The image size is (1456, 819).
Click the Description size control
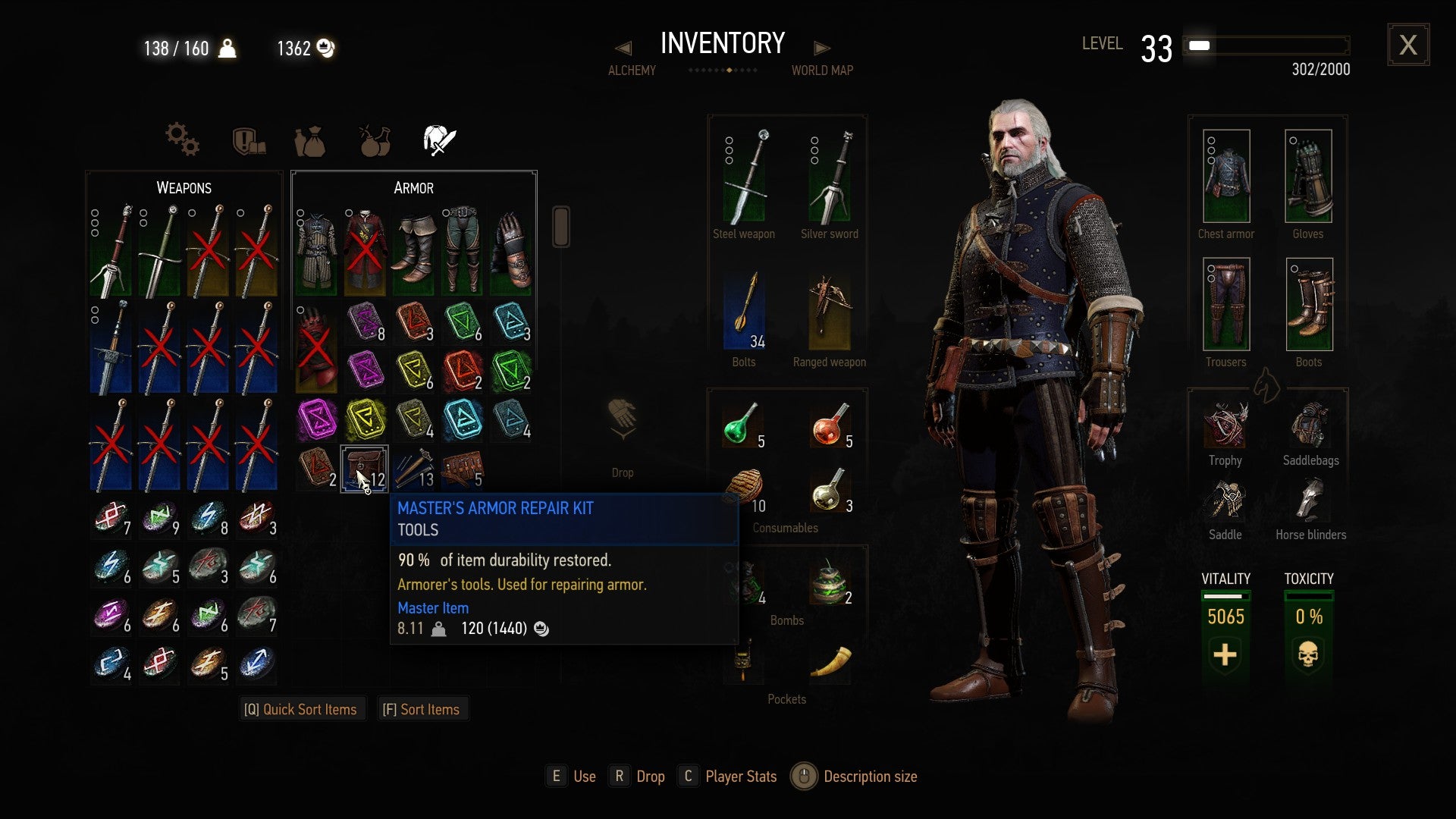click(x=804, y=776)
